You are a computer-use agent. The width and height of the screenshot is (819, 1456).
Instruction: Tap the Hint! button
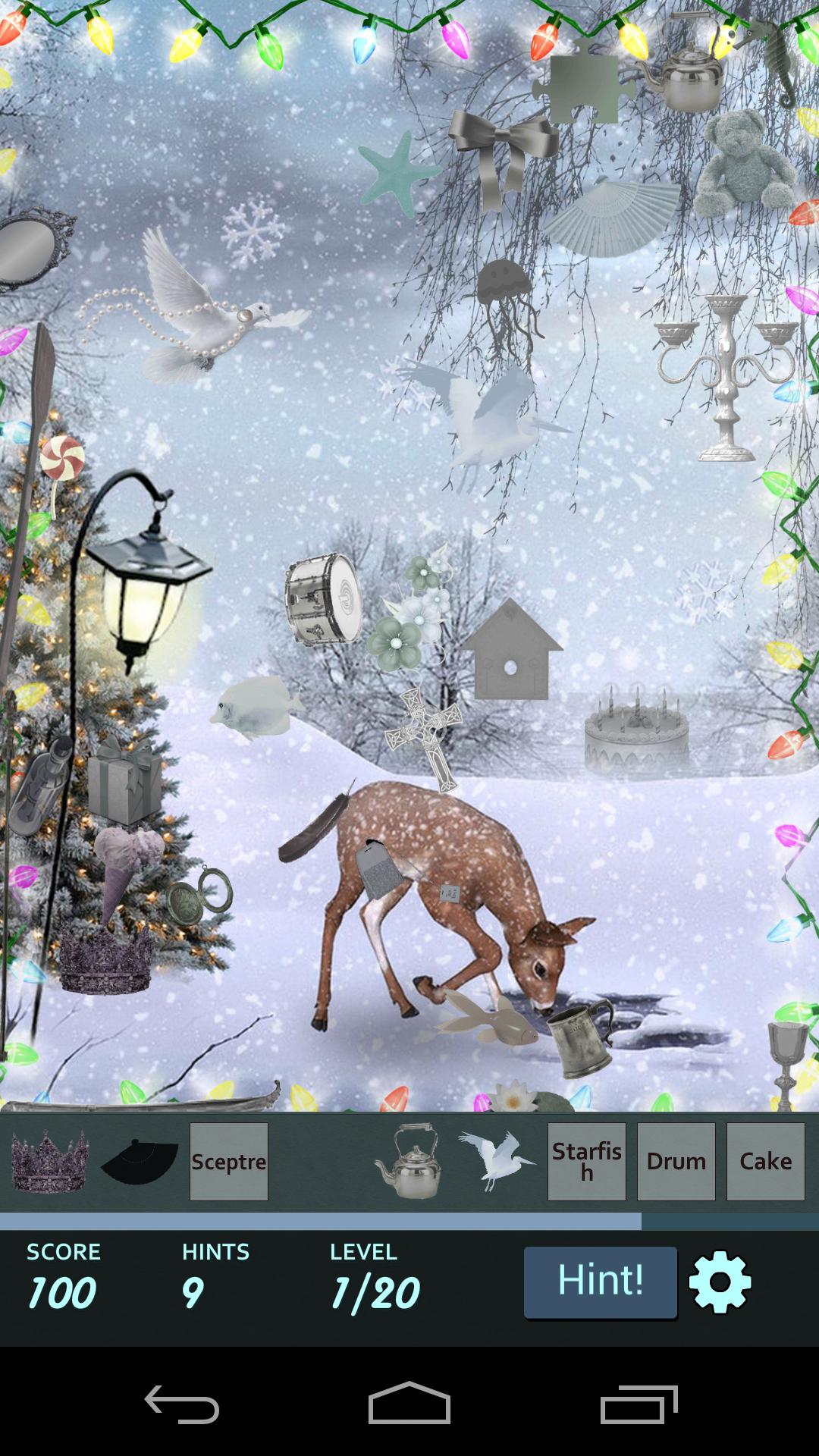600,1282
